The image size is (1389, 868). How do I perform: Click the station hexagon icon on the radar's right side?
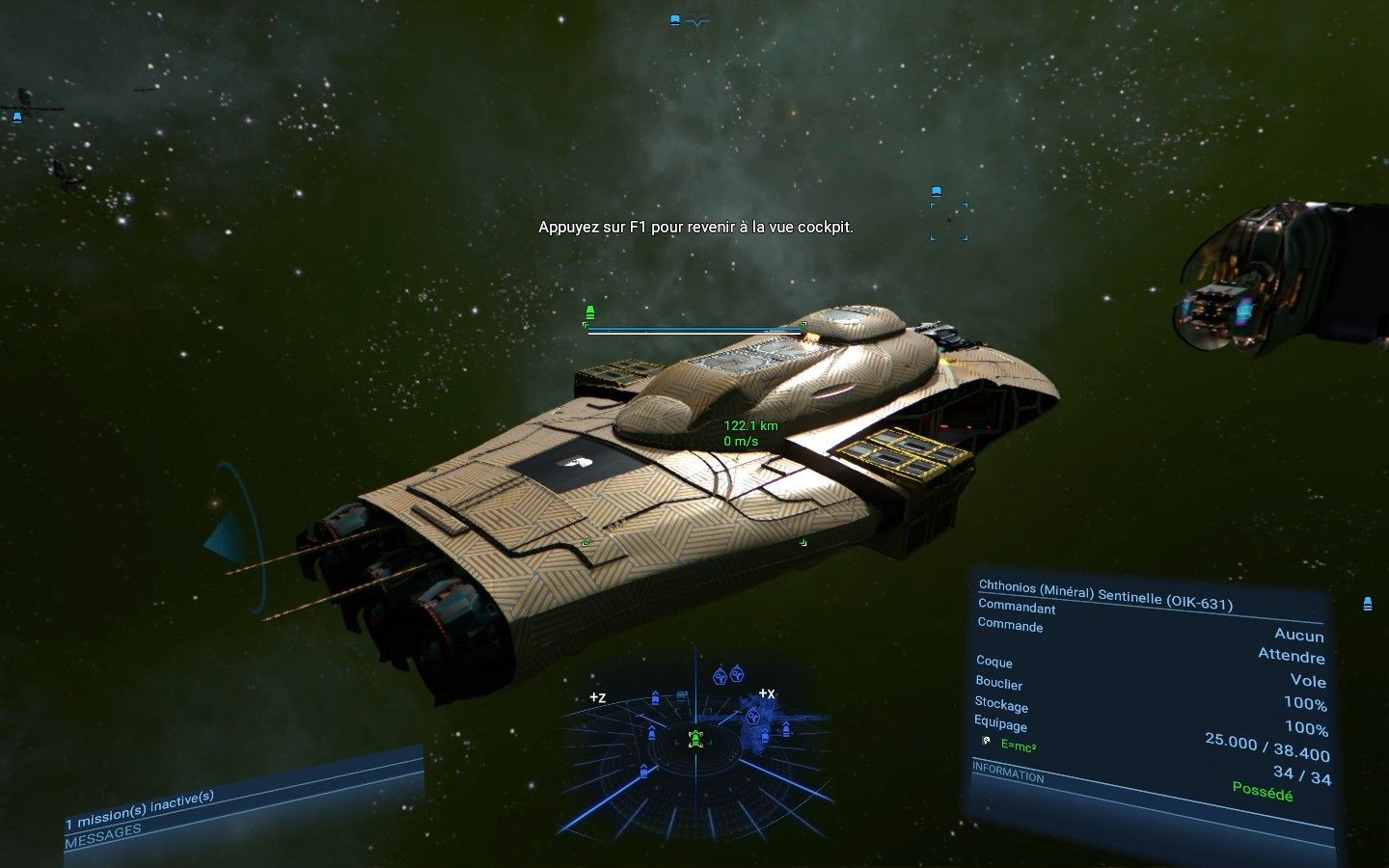click(x=753, y=716)
